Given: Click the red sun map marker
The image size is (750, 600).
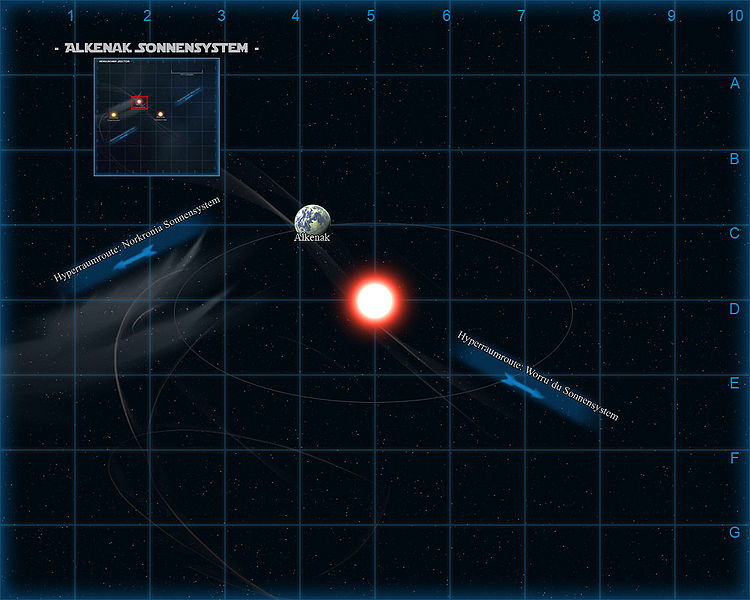Looking at the screenshot, I should click(x=375, y=300).
